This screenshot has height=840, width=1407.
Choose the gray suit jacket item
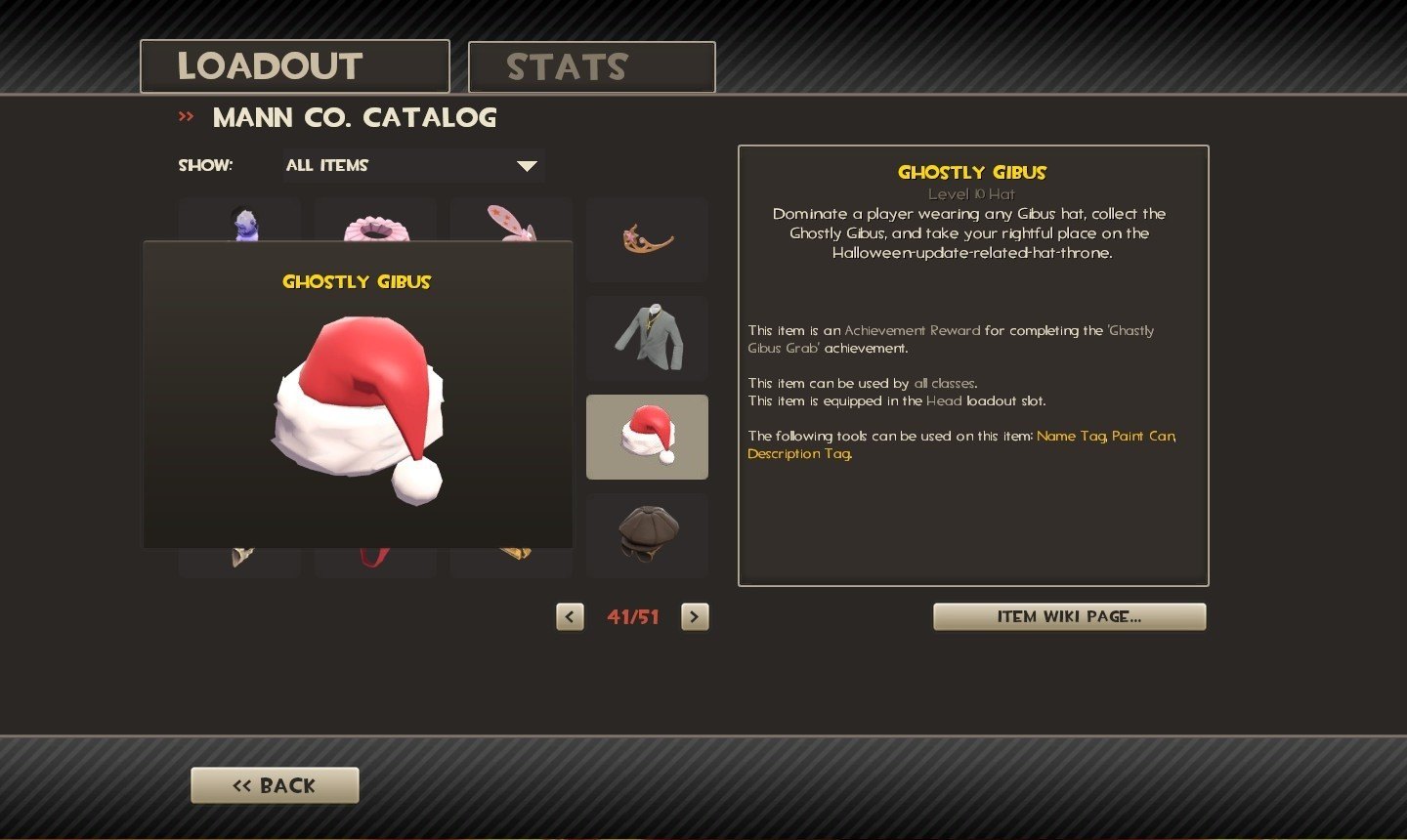click(x=647, y=338)
